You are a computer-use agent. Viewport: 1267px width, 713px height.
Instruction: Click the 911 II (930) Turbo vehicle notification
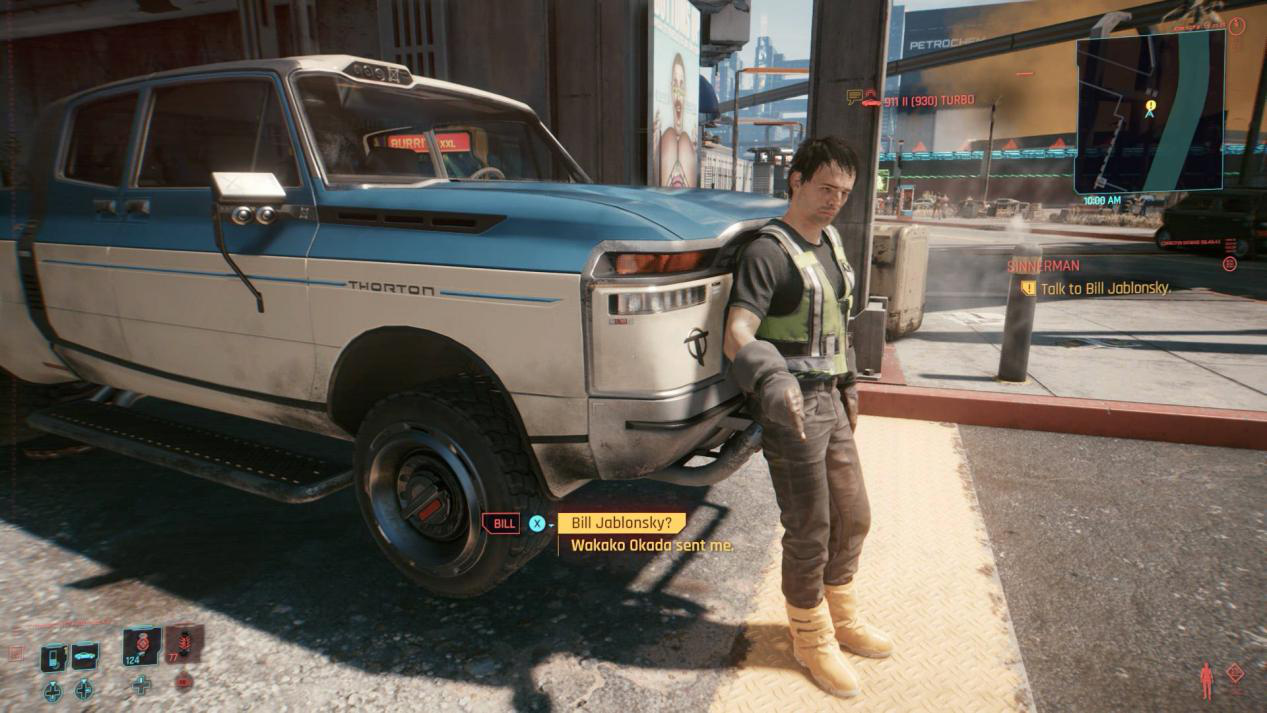928,100
